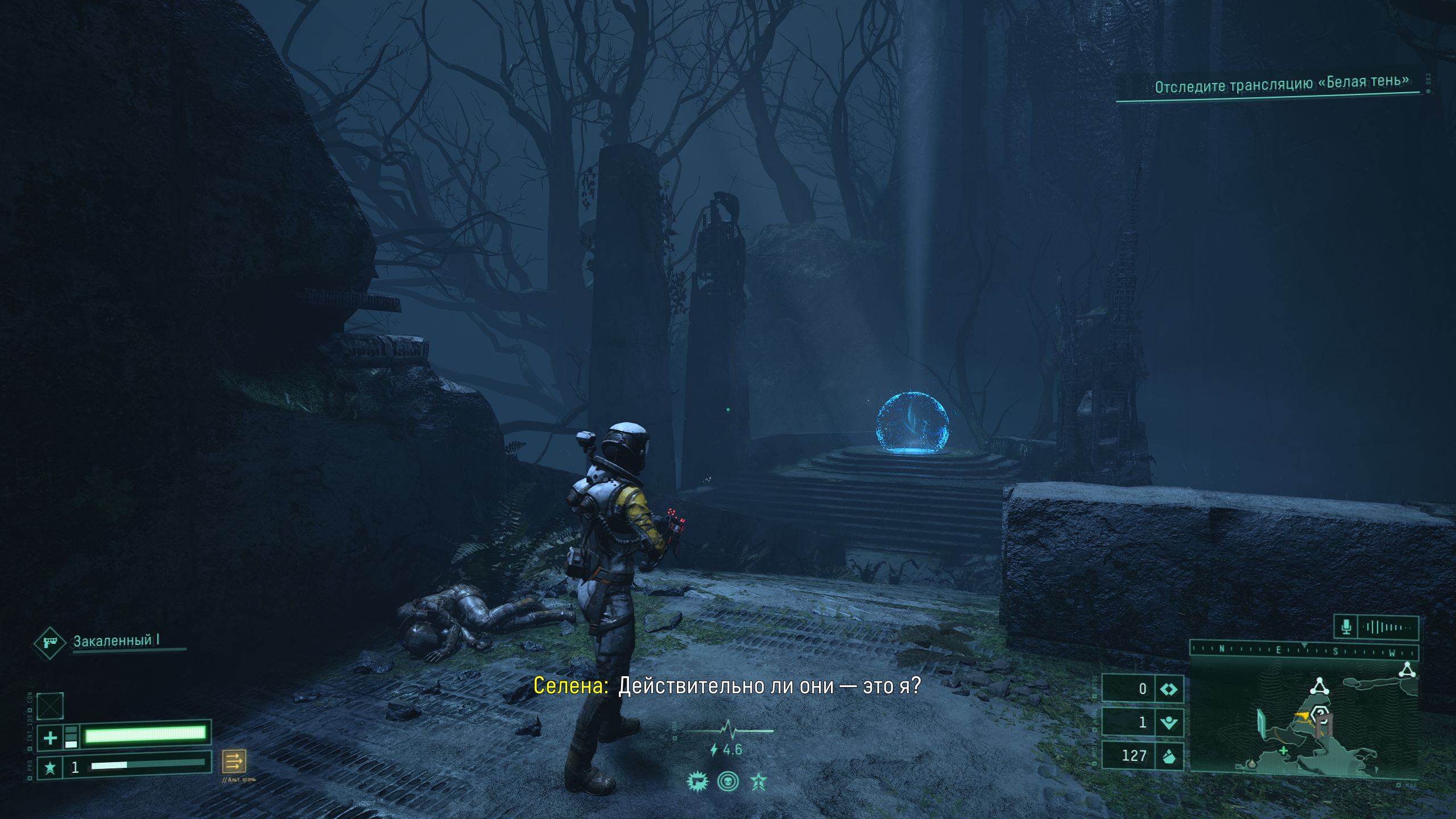Click the compass strip above the minimap

(x=1304, y=651)
